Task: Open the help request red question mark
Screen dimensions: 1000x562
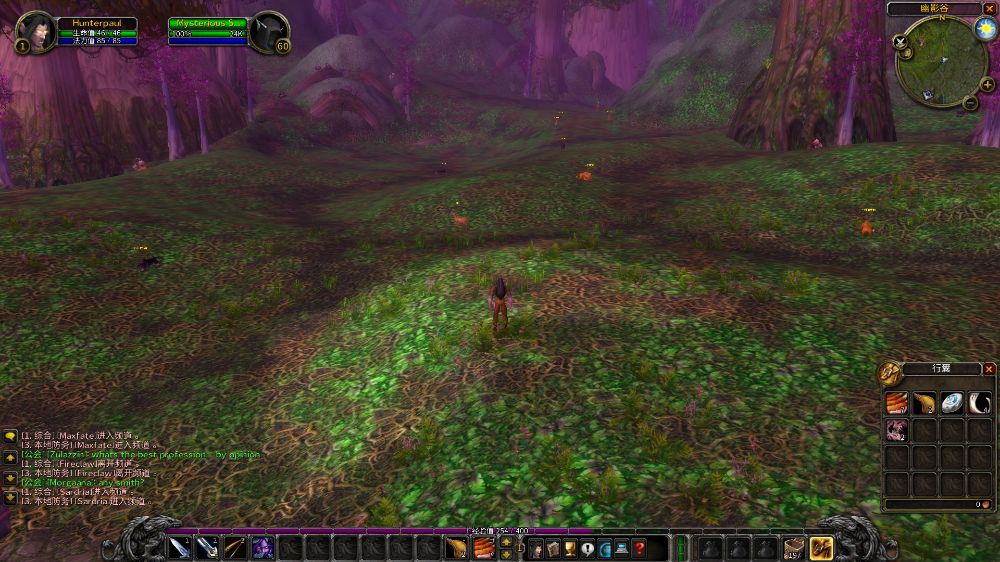Action: [639, 547]
